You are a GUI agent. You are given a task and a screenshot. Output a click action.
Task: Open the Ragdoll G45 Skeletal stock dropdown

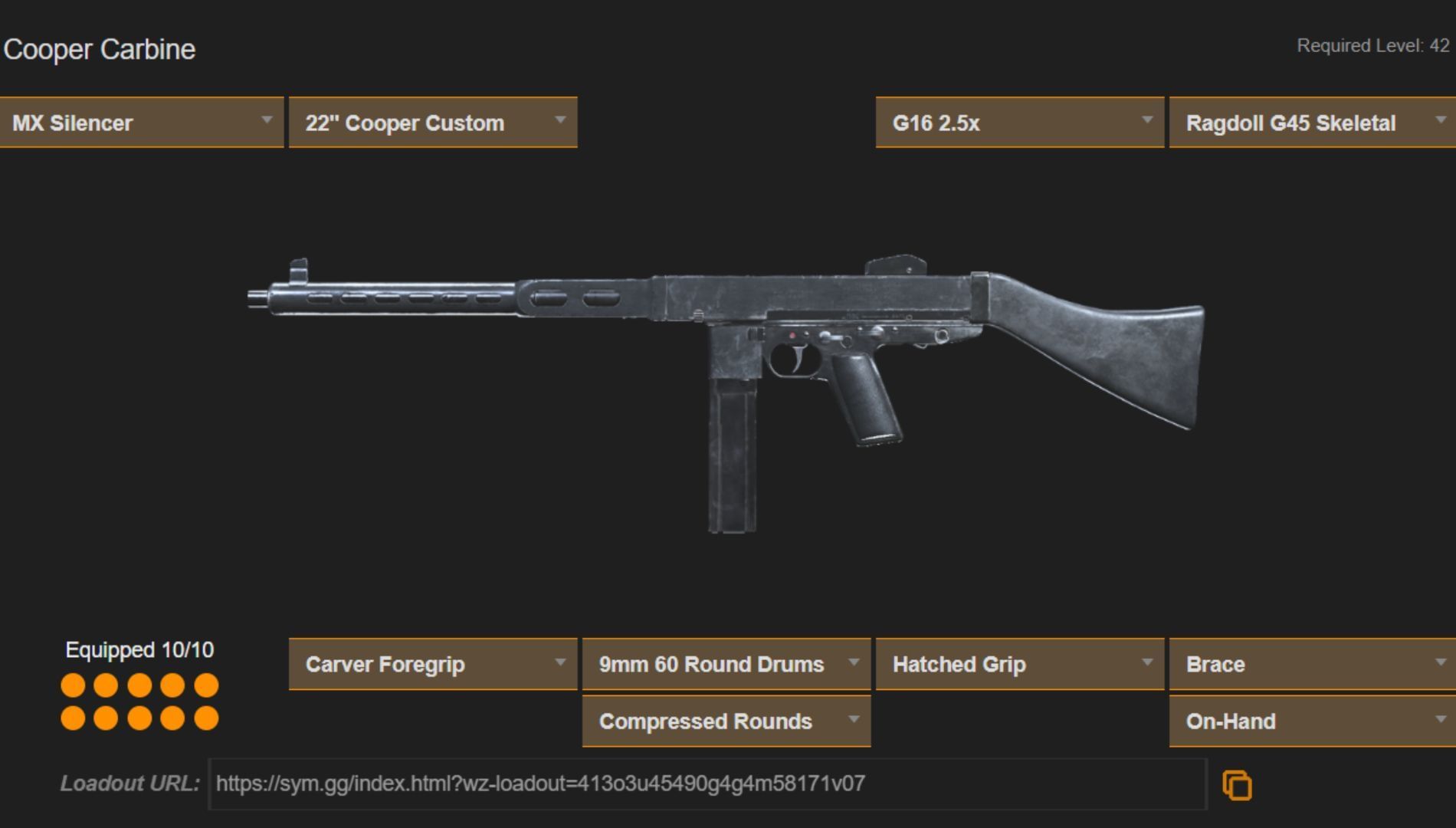click(x=1312, y=123)
